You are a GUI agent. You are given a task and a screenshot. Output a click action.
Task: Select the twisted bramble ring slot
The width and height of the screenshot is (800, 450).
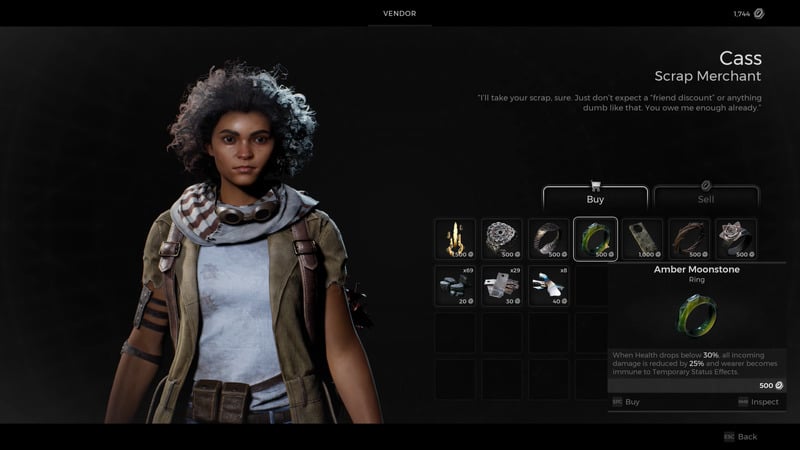point(689,239)
